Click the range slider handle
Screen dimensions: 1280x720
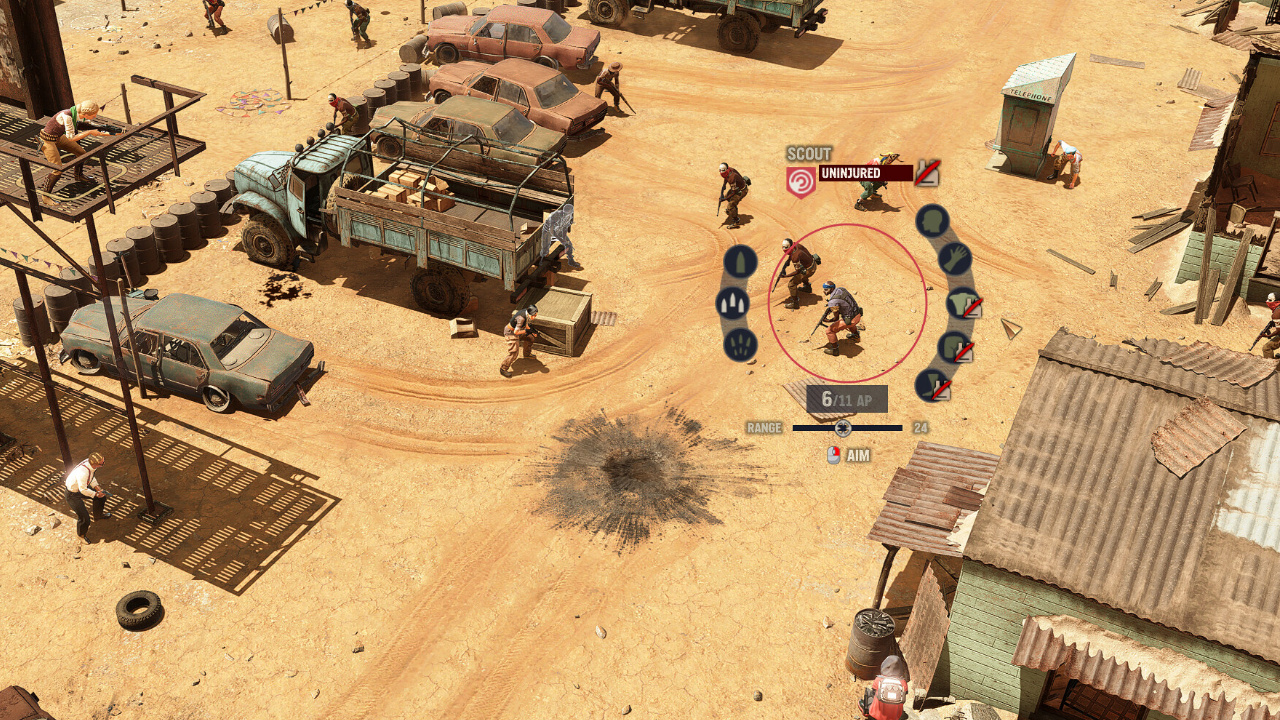click(x=843, y=428)
